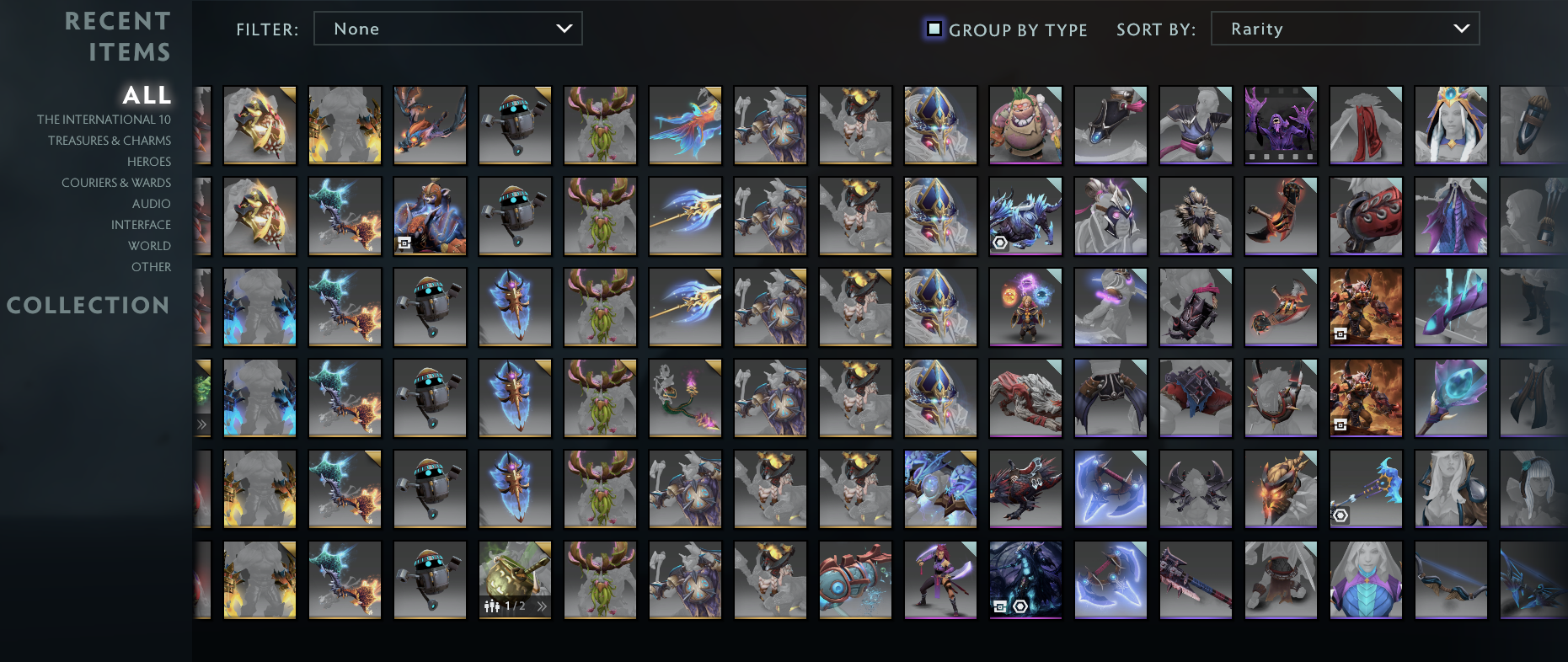Click the hexagon socket icon on the frost beast item
This screenshot has height=662, width=1568.
tap(999, 243)
